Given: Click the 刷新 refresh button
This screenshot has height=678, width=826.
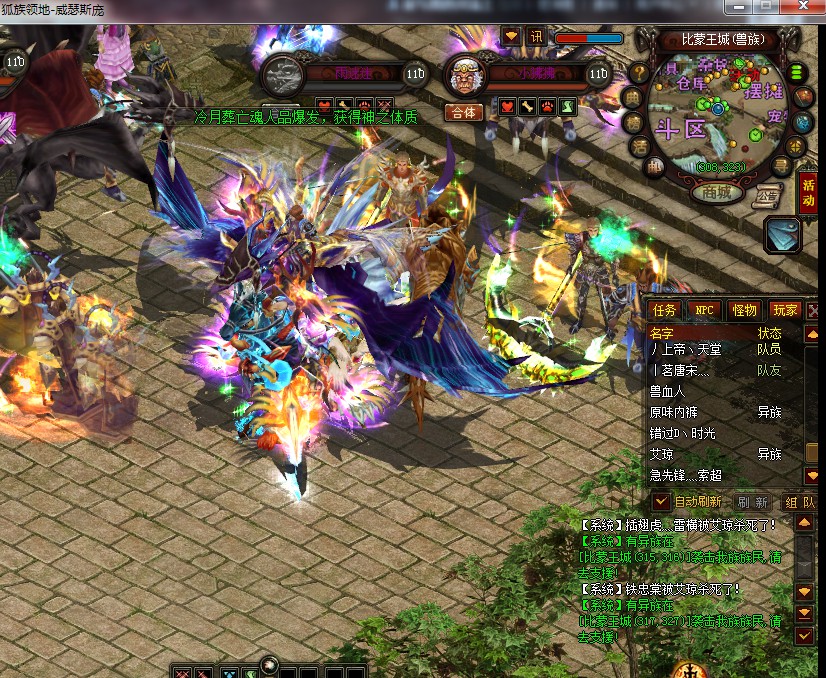Looking at the screenshot, I should (x=753, y=502).
